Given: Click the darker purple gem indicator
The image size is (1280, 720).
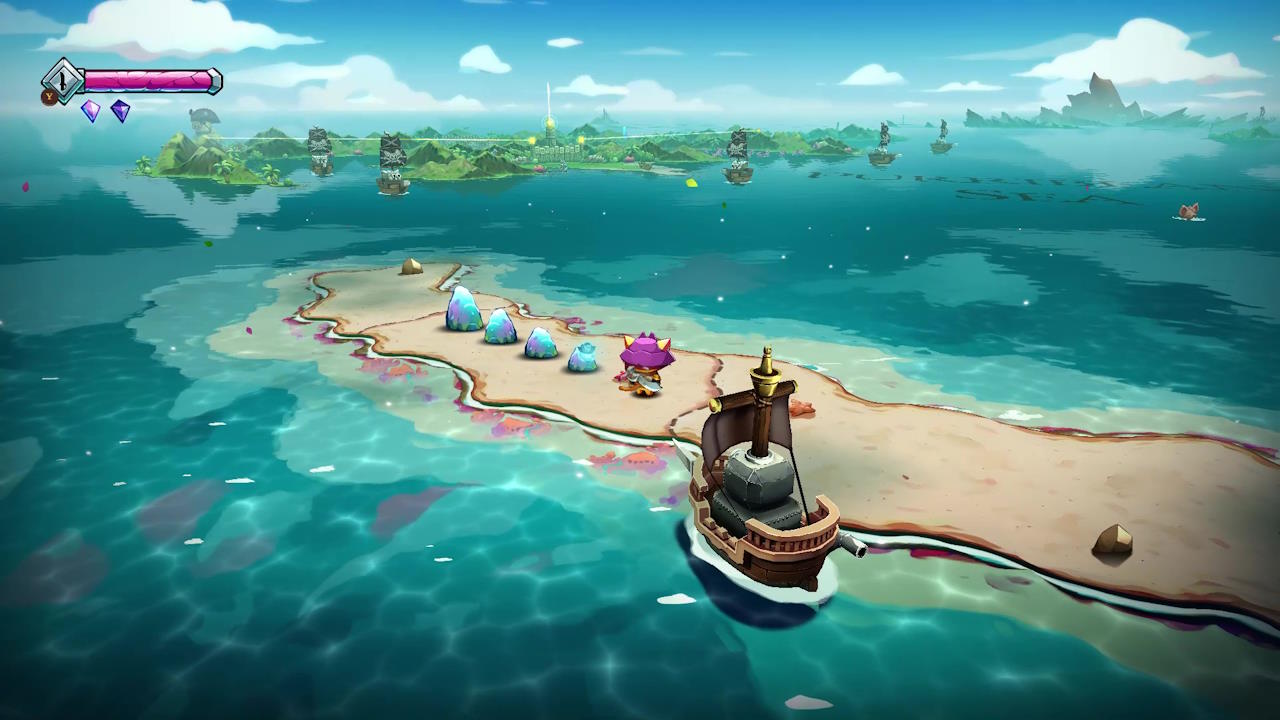Looking at the screenshot, I should click(120, 112).
